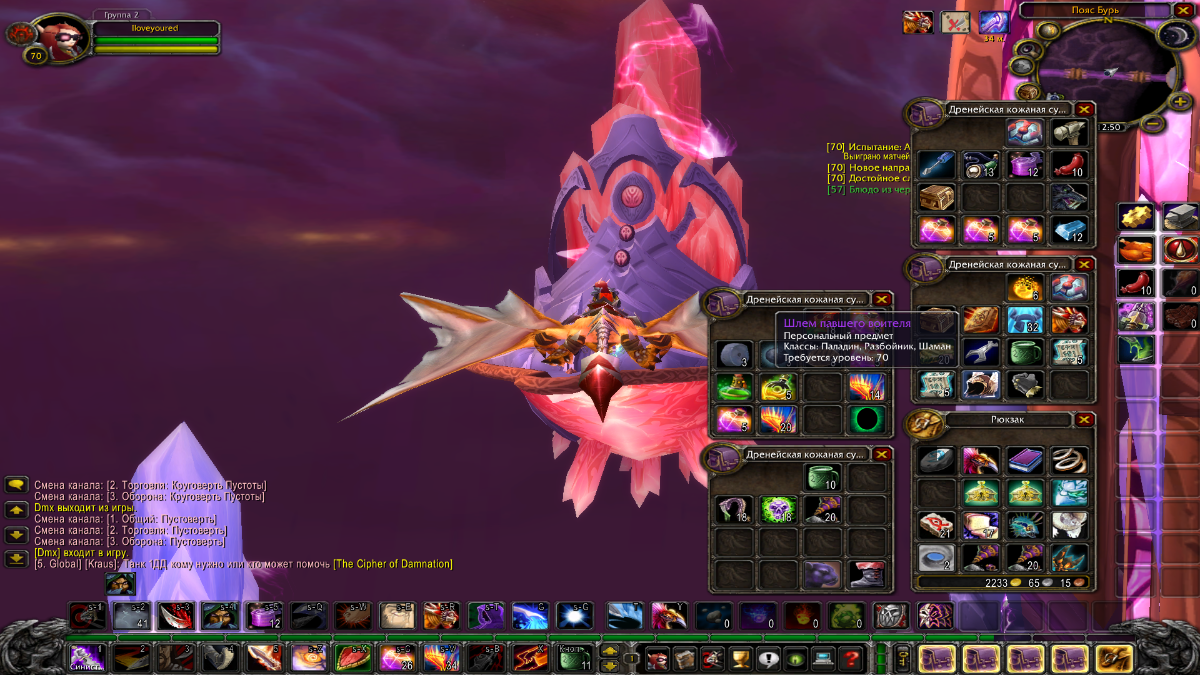Zoom in the minimap with plus button
This screenshot has height=675, width=1200.
point(1181,102)
